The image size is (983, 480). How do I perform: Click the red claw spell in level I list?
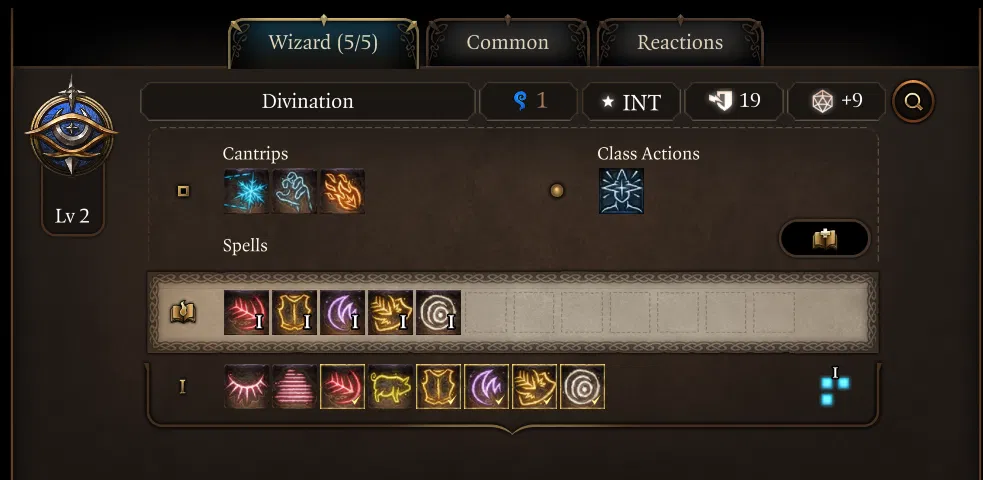point(342,386)
